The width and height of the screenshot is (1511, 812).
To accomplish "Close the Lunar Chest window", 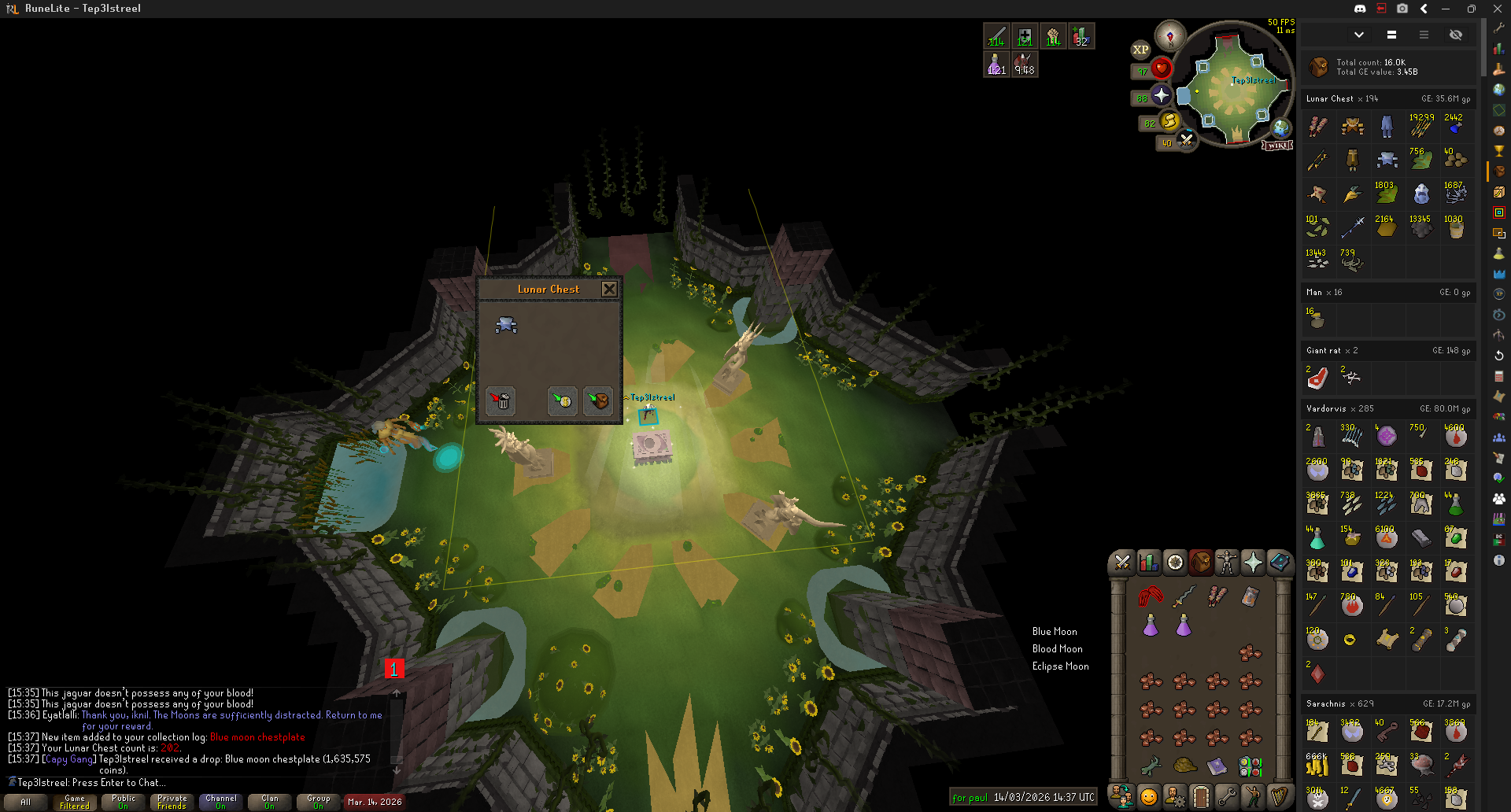I will [609, 290].
